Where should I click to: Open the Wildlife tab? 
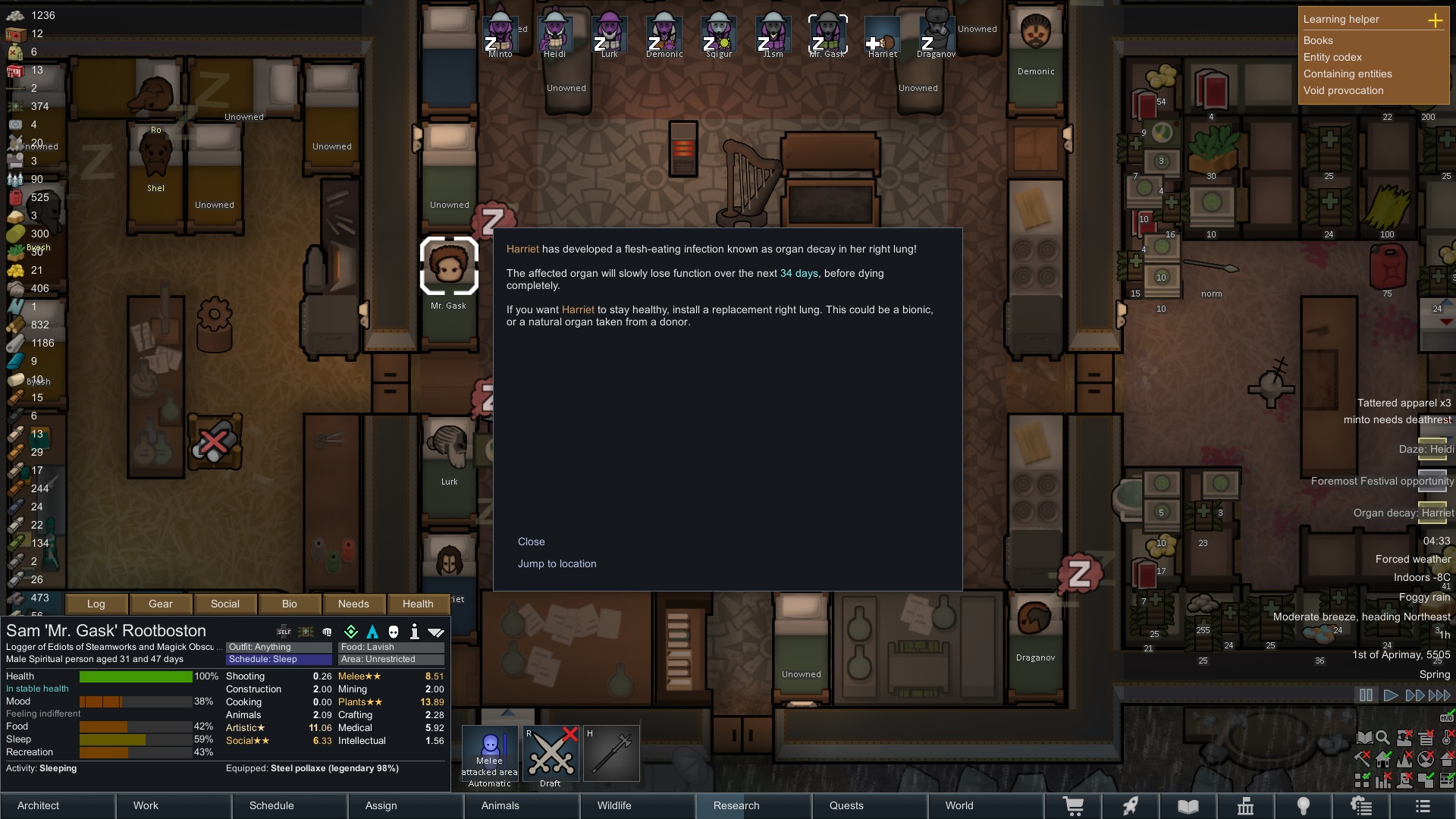613,805
